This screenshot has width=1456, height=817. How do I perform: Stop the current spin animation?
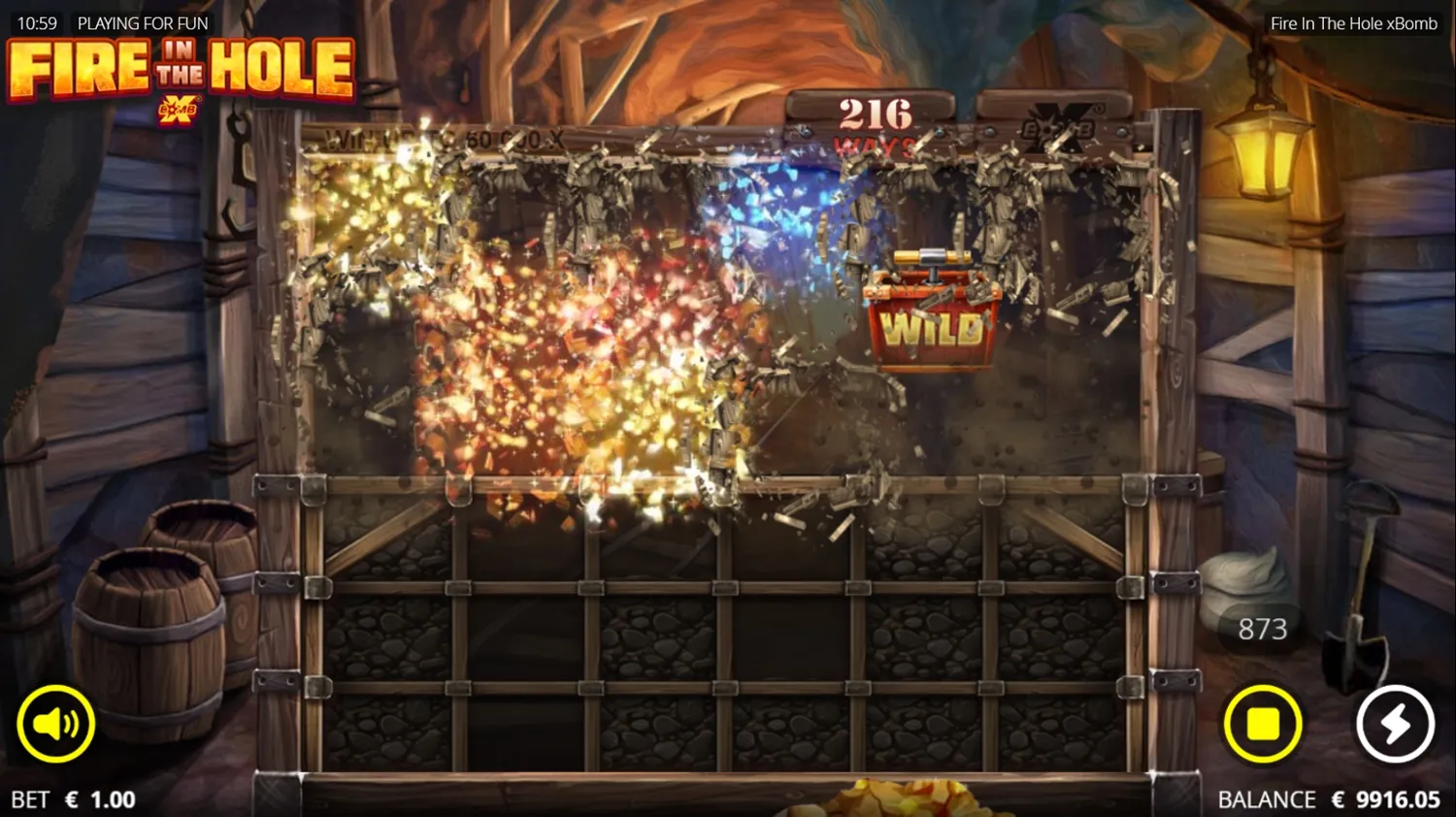1263,723
